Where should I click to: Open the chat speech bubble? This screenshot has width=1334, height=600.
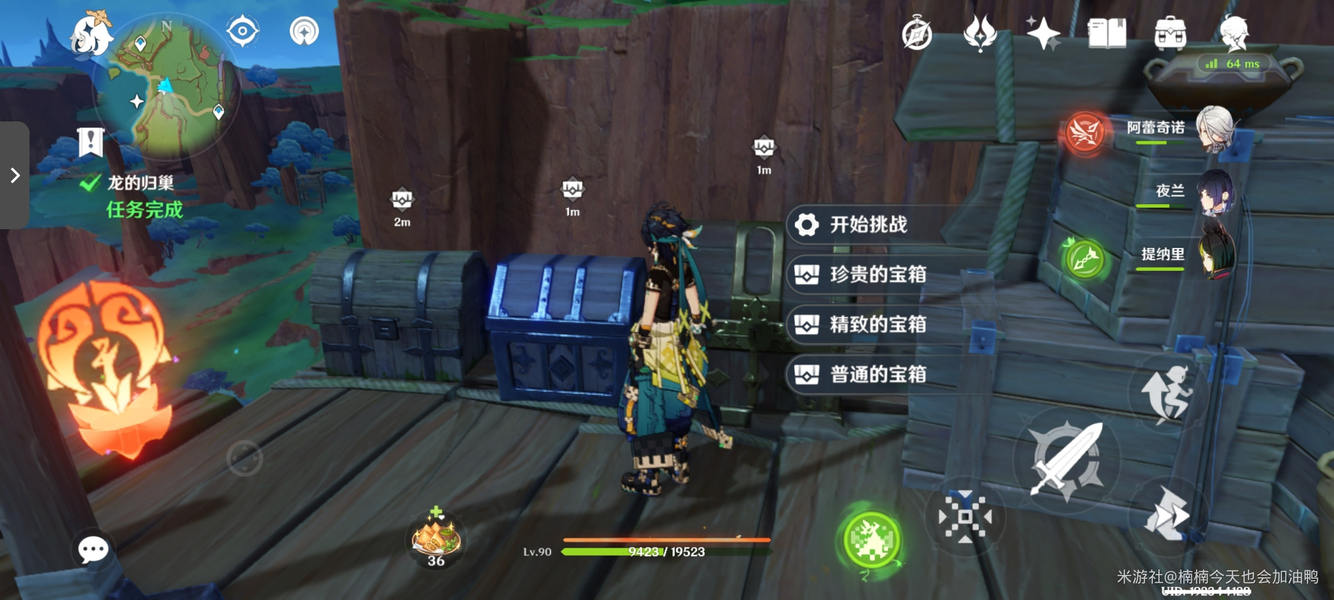pos(93,549)
